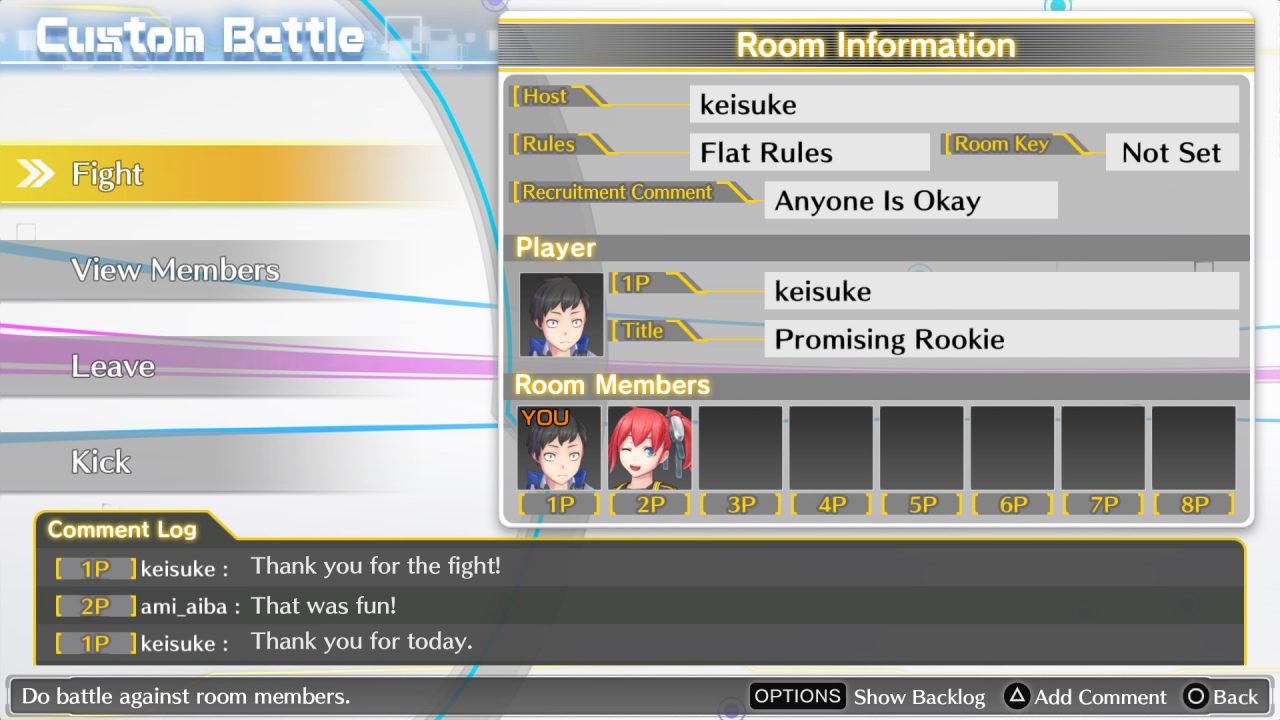Open the View Members menu option
This screenshot has height=720, width=1280.
point(175,269)
